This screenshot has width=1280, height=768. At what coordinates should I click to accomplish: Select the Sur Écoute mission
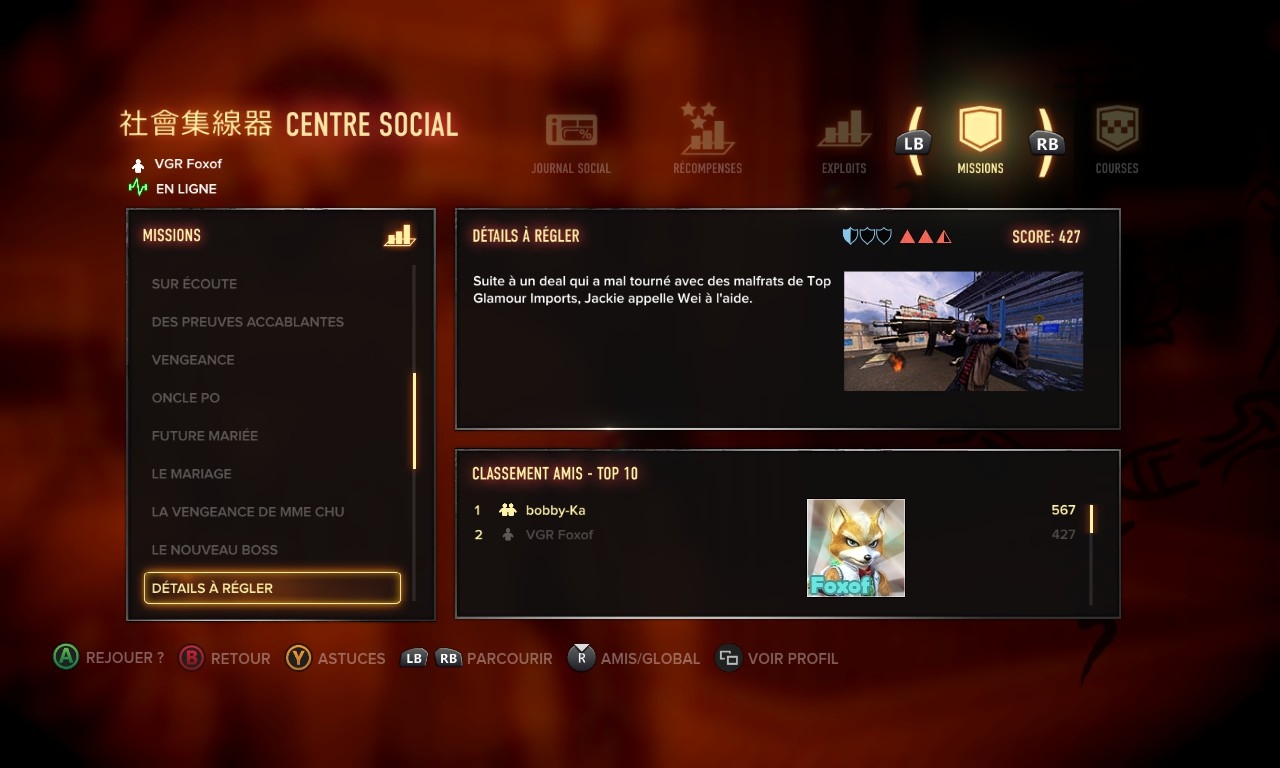coord(195,284)
